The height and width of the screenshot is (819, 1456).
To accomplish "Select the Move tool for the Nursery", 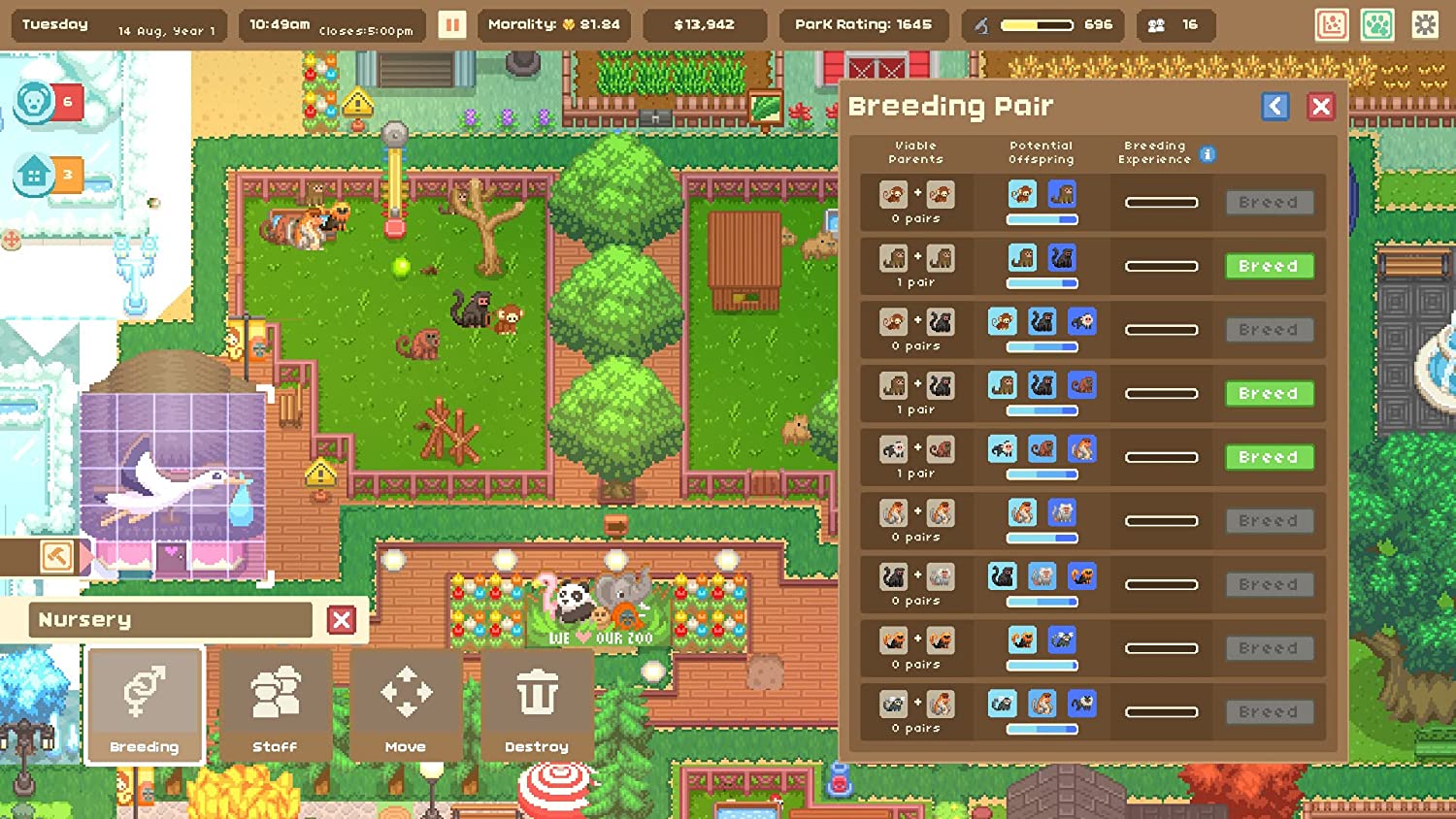I will (406, 705).
